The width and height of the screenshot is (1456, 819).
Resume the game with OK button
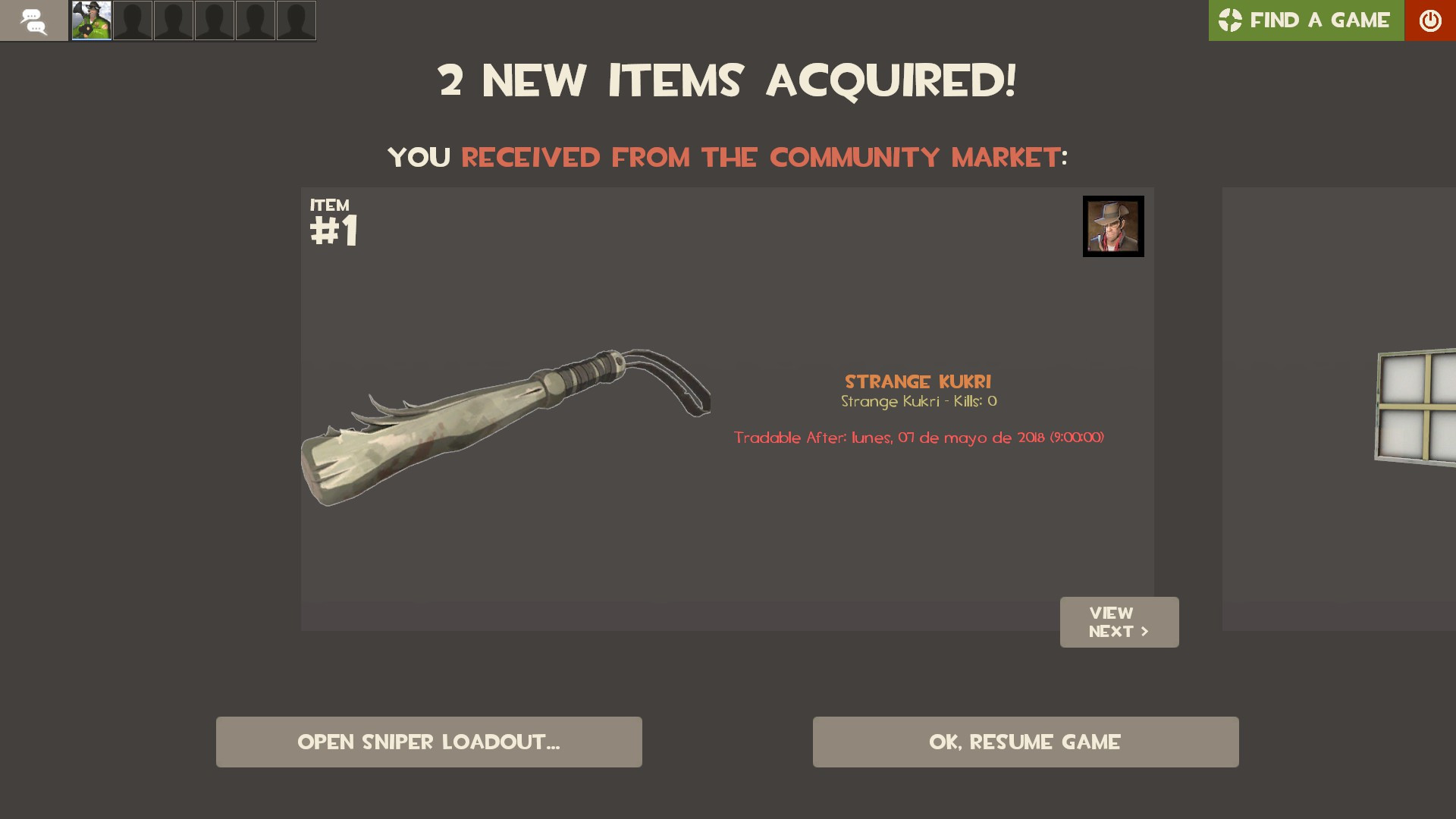point(1025,742)
